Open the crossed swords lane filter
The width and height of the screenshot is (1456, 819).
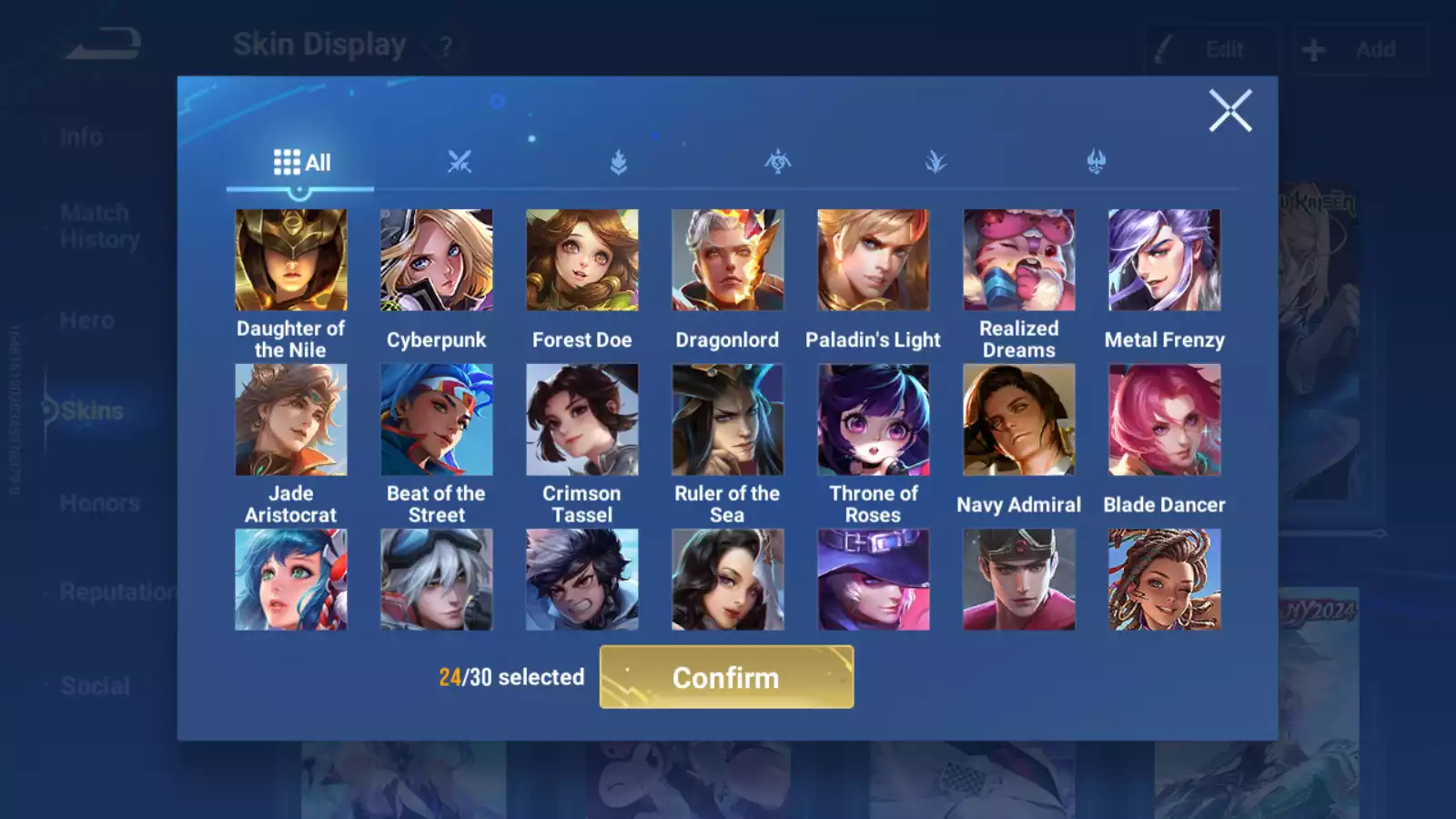pos(460,161)
